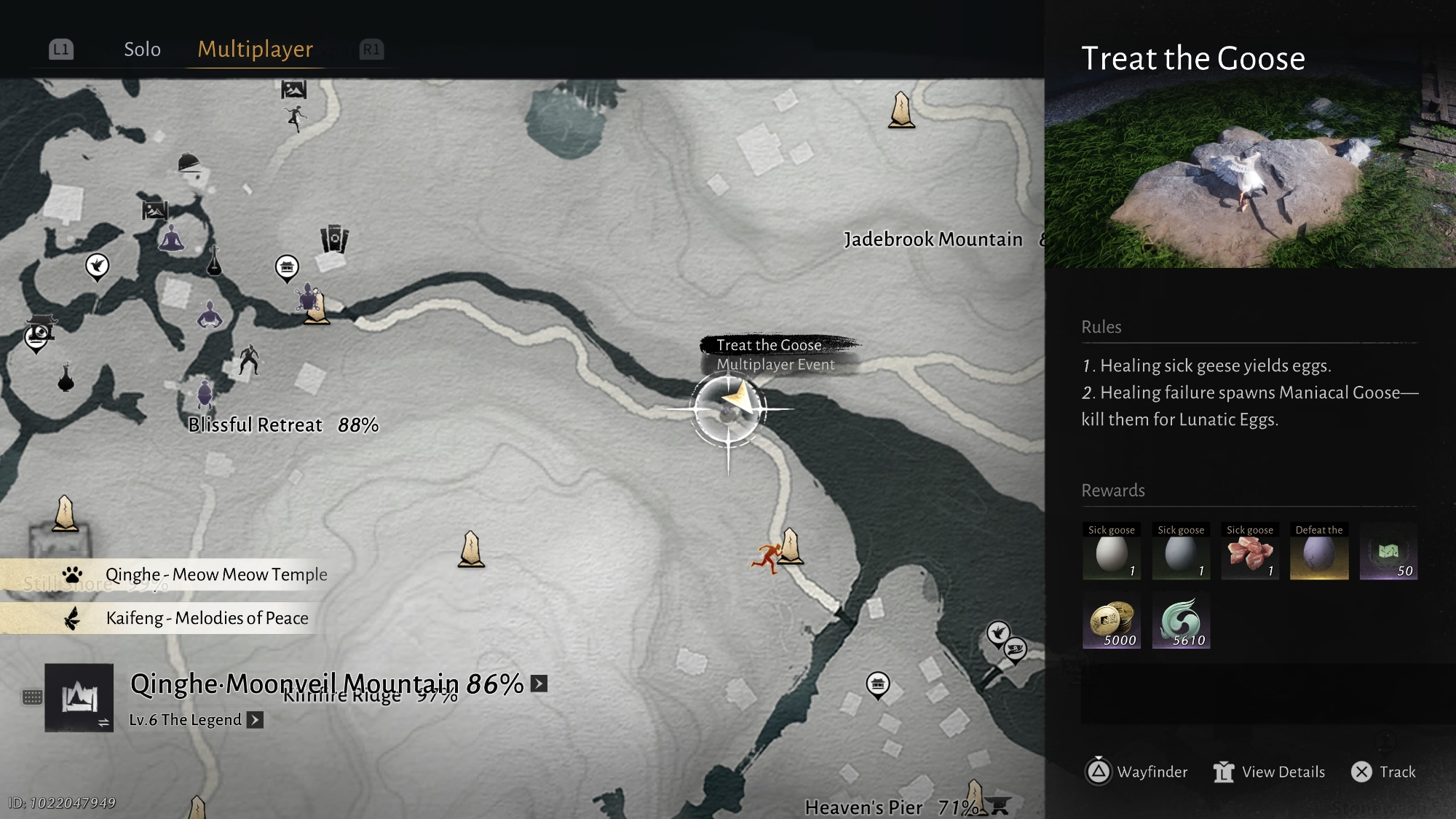The height and width of the screenshot is (819, 1456).
Task: Inspect the purple Lunatic Egg reward
Action: pos(1318,552)
